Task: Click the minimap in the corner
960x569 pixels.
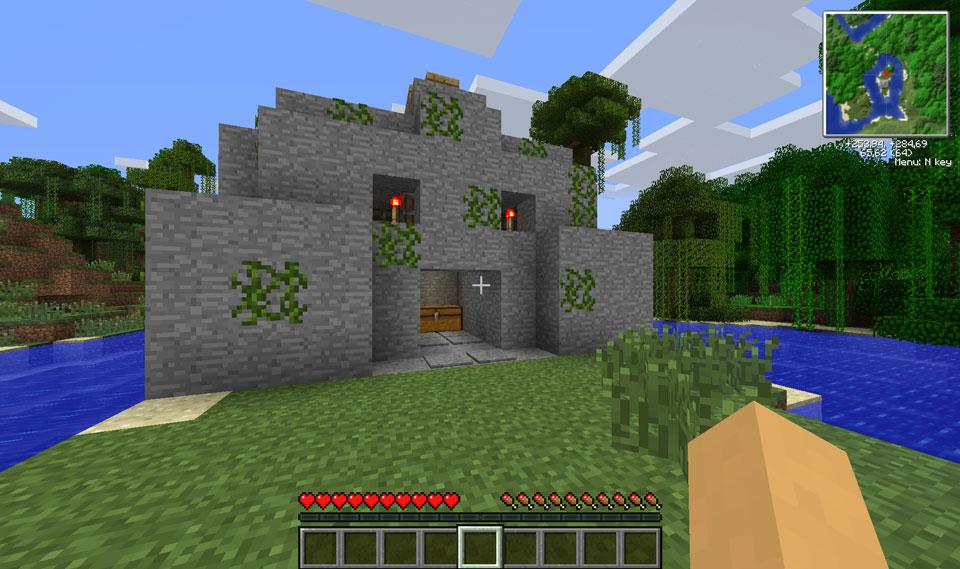Action: (885, 74)
